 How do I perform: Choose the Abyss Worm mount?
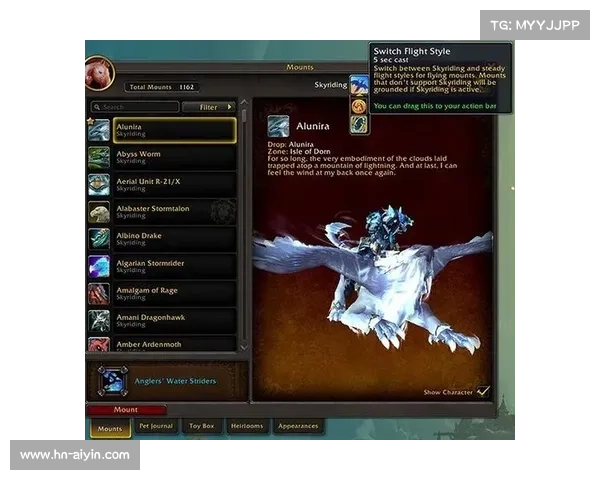point(173,157)
